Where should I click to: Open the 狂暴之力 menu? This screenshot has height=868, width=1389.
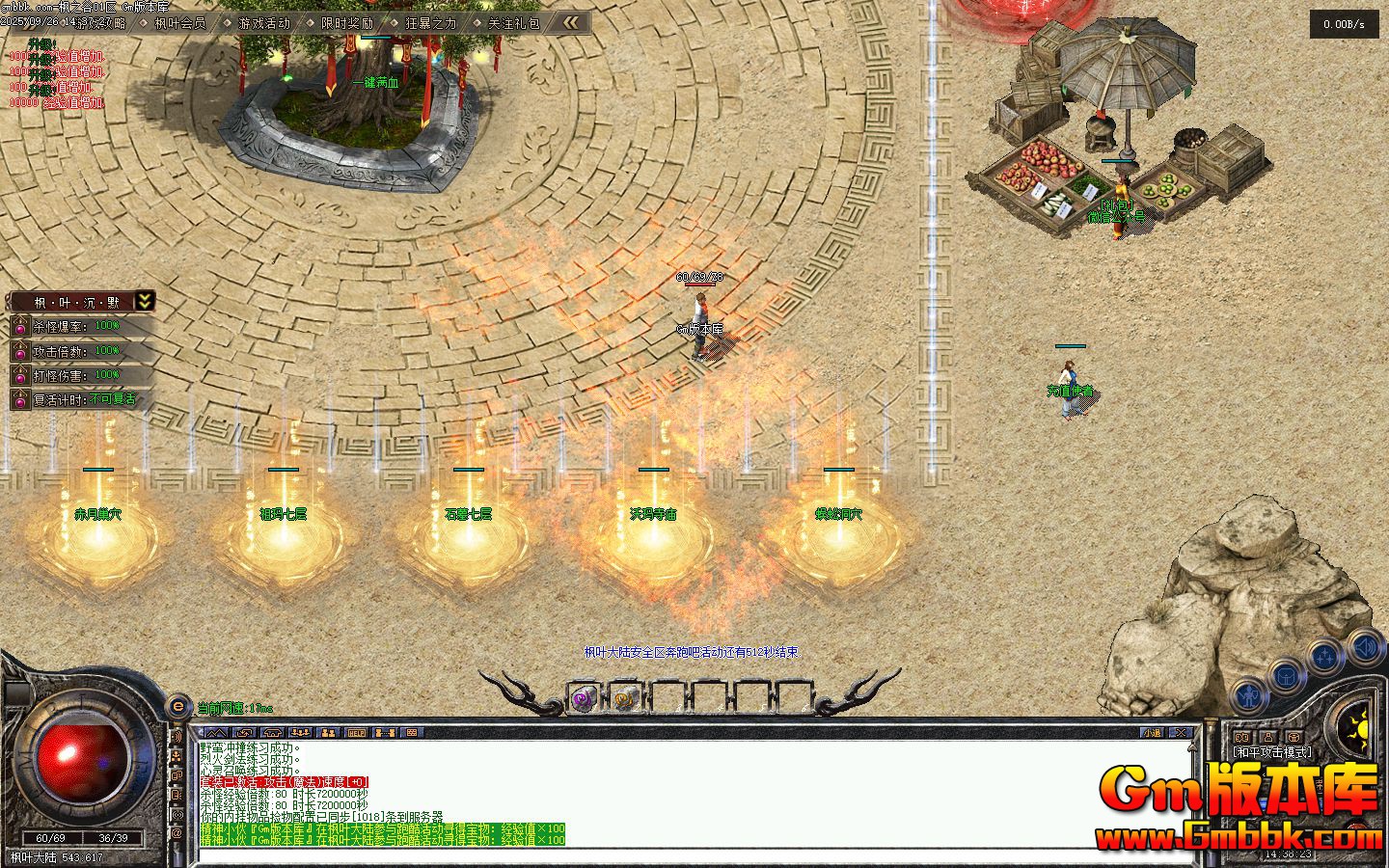[430, 22]
